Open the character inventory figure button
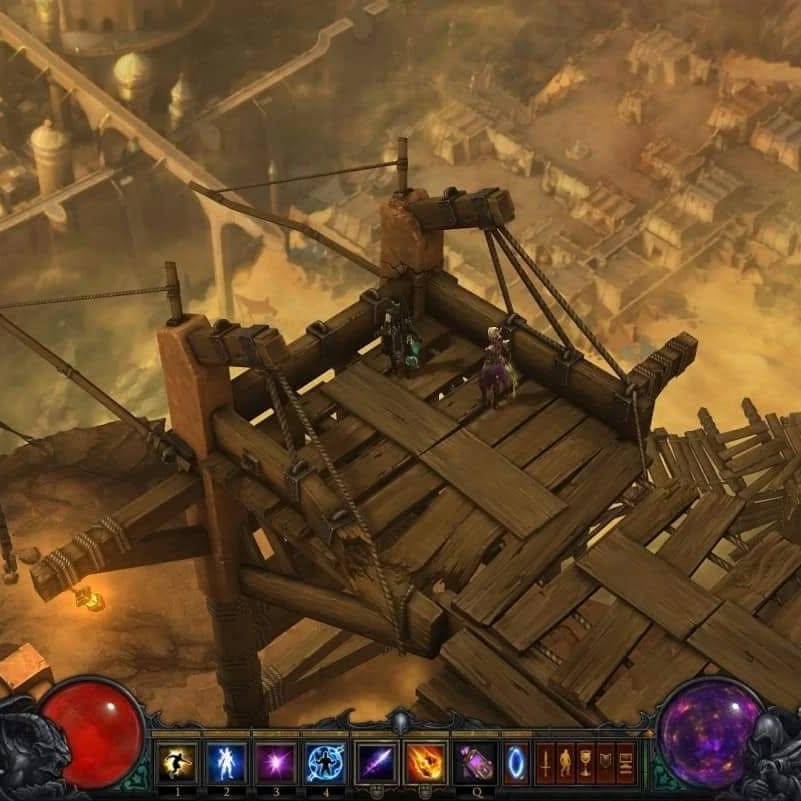 [565, 763]
